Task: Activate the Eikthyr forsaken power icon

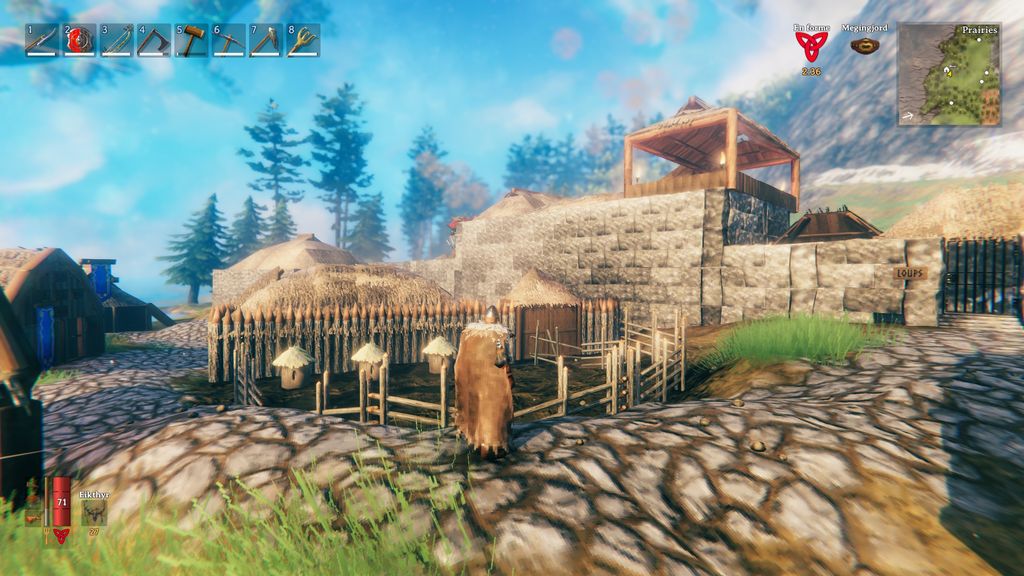Action: click(x=95, y=512)
